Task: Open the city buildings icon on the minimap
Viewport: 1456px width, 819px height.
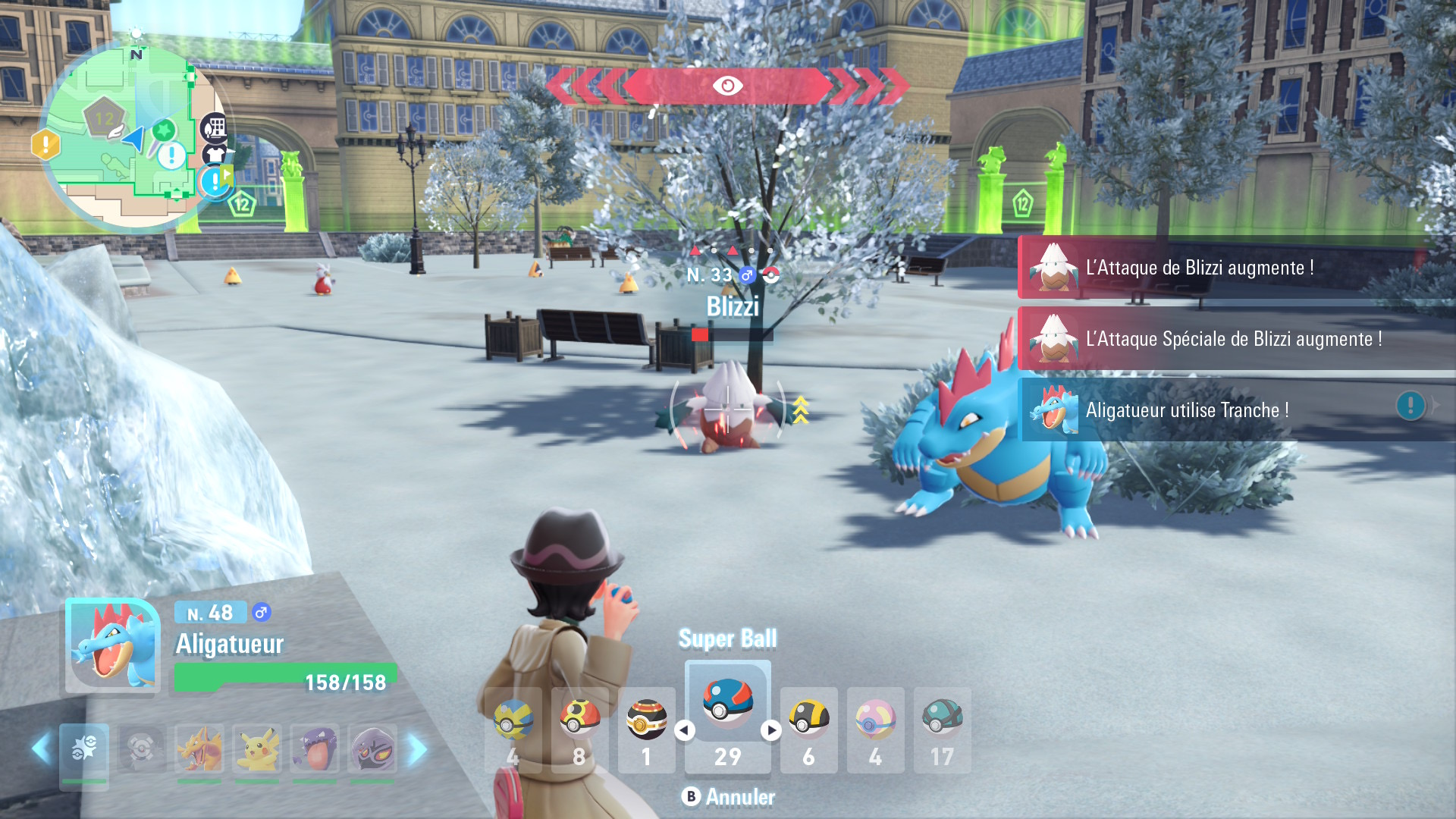Action: pos(213,128)
